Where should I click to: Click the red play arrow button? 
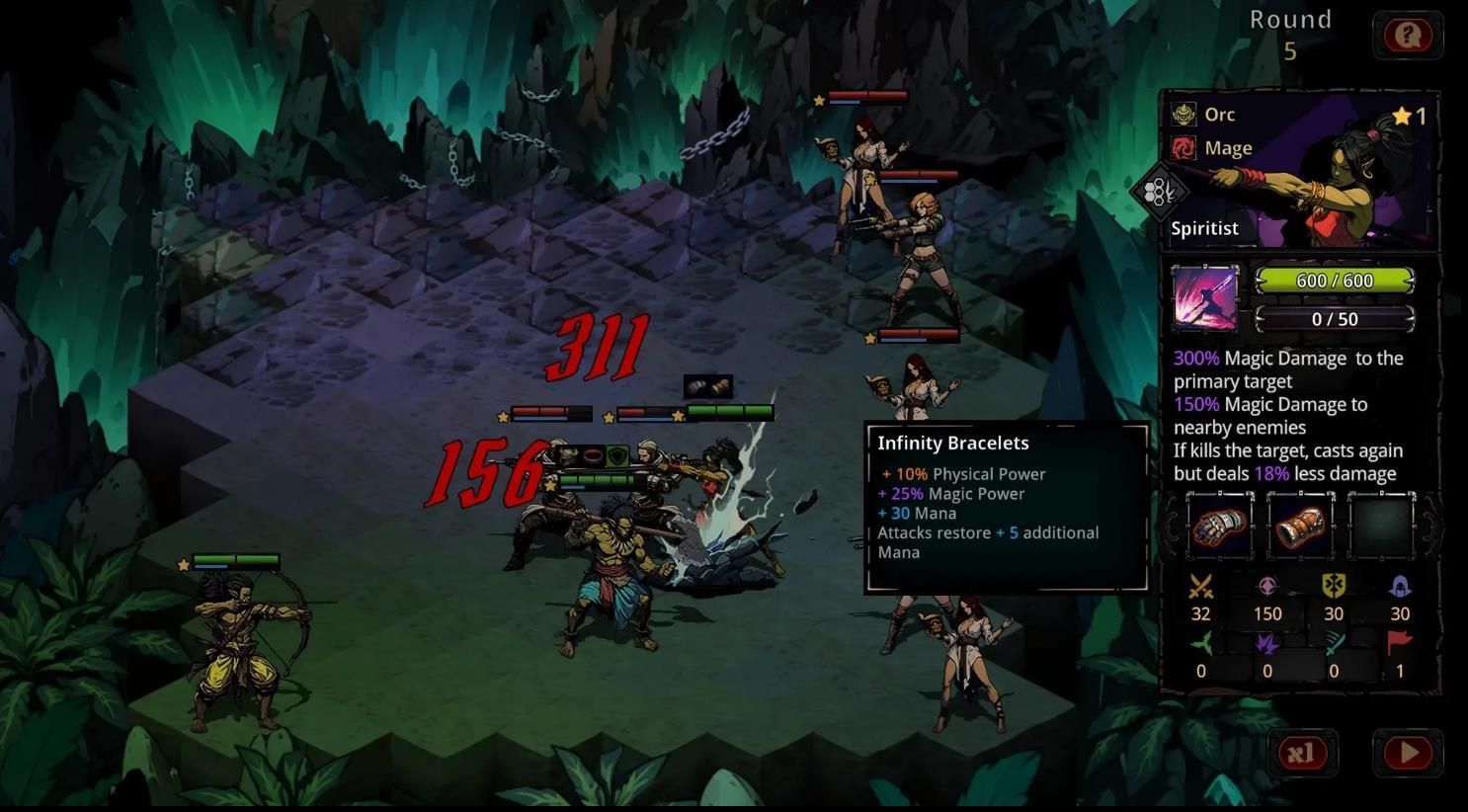tap(1408, 754)
